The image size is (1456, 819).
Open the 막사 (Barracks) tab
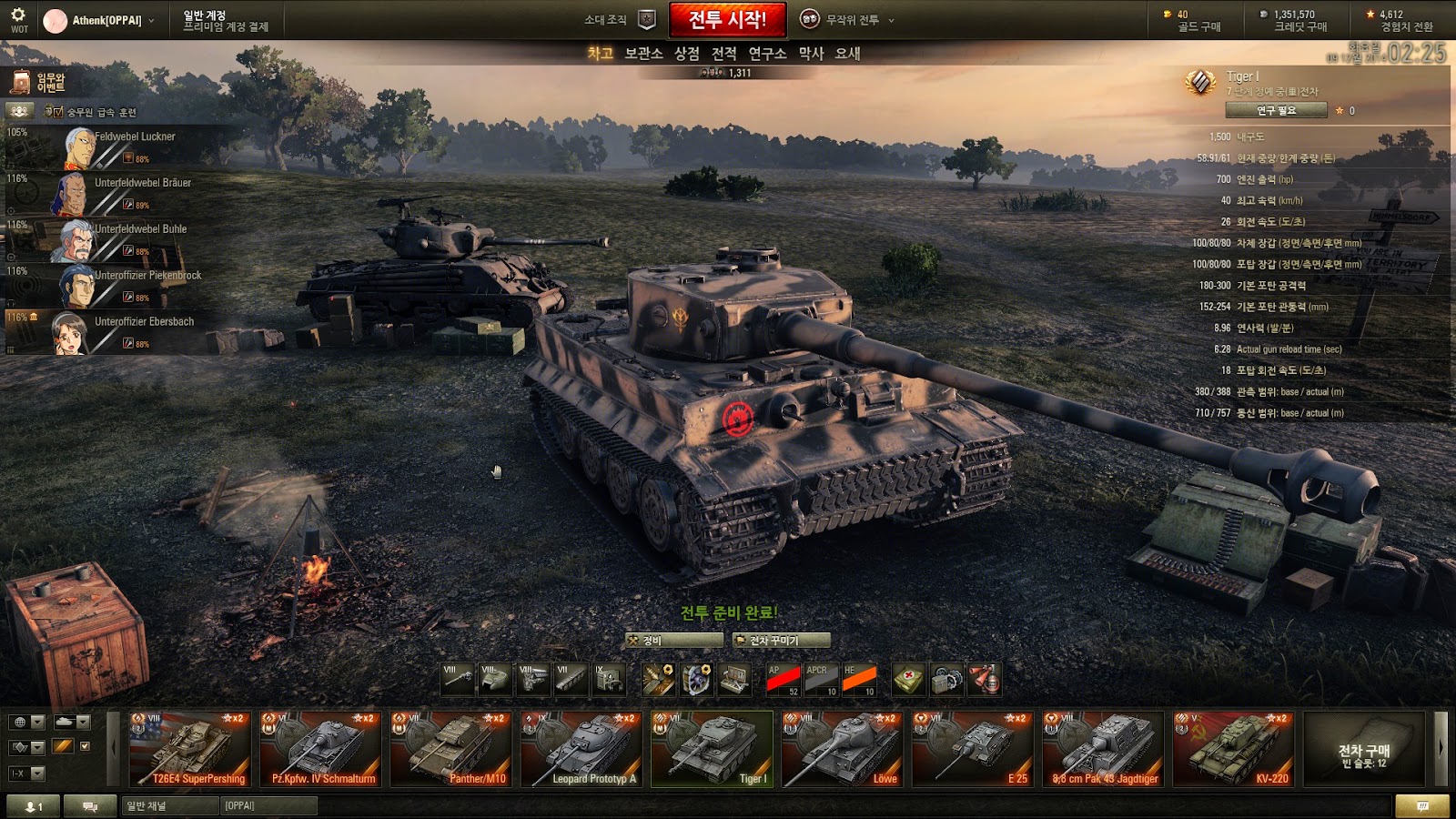tap(811, 54)
